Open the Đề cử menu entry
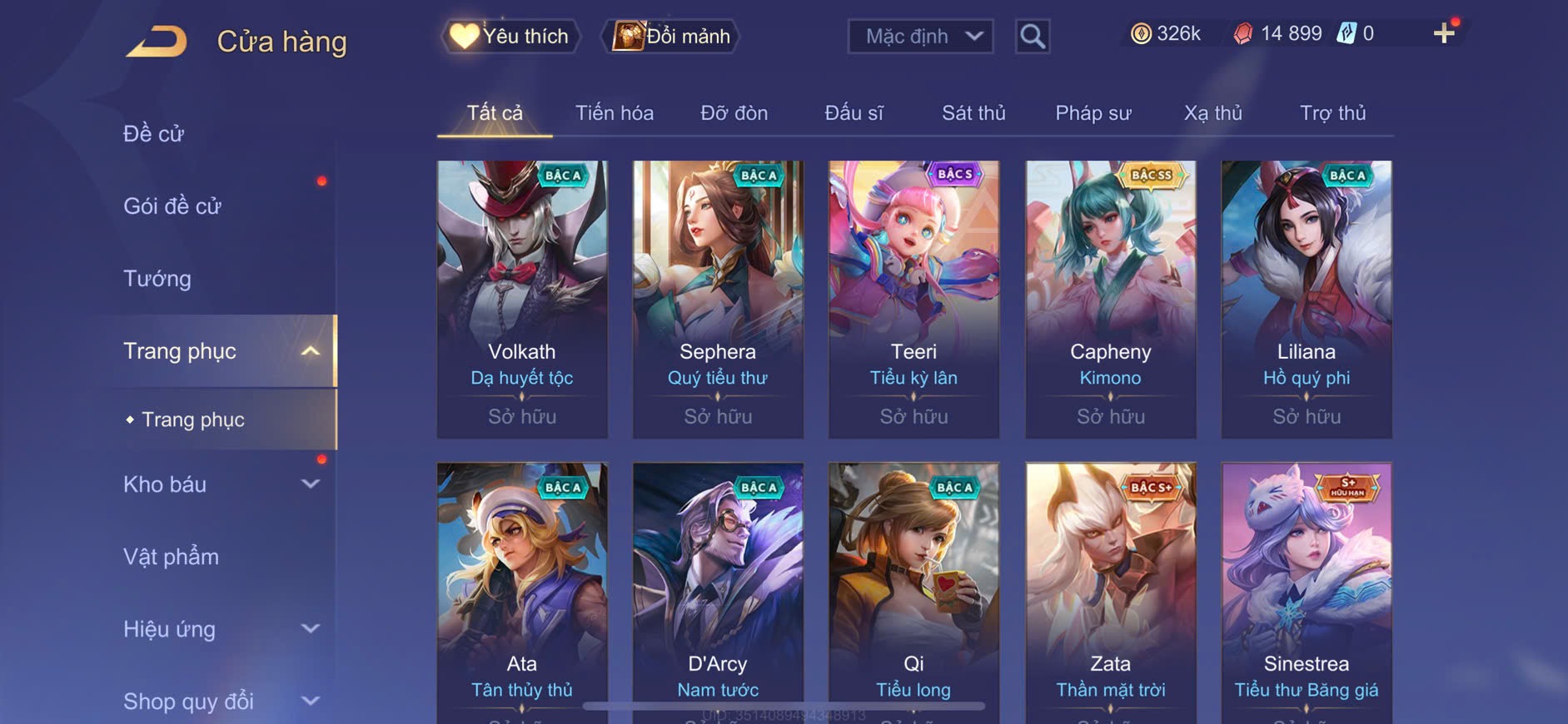1568x724 pixels. pyautogui.click(x=153, y=133)
